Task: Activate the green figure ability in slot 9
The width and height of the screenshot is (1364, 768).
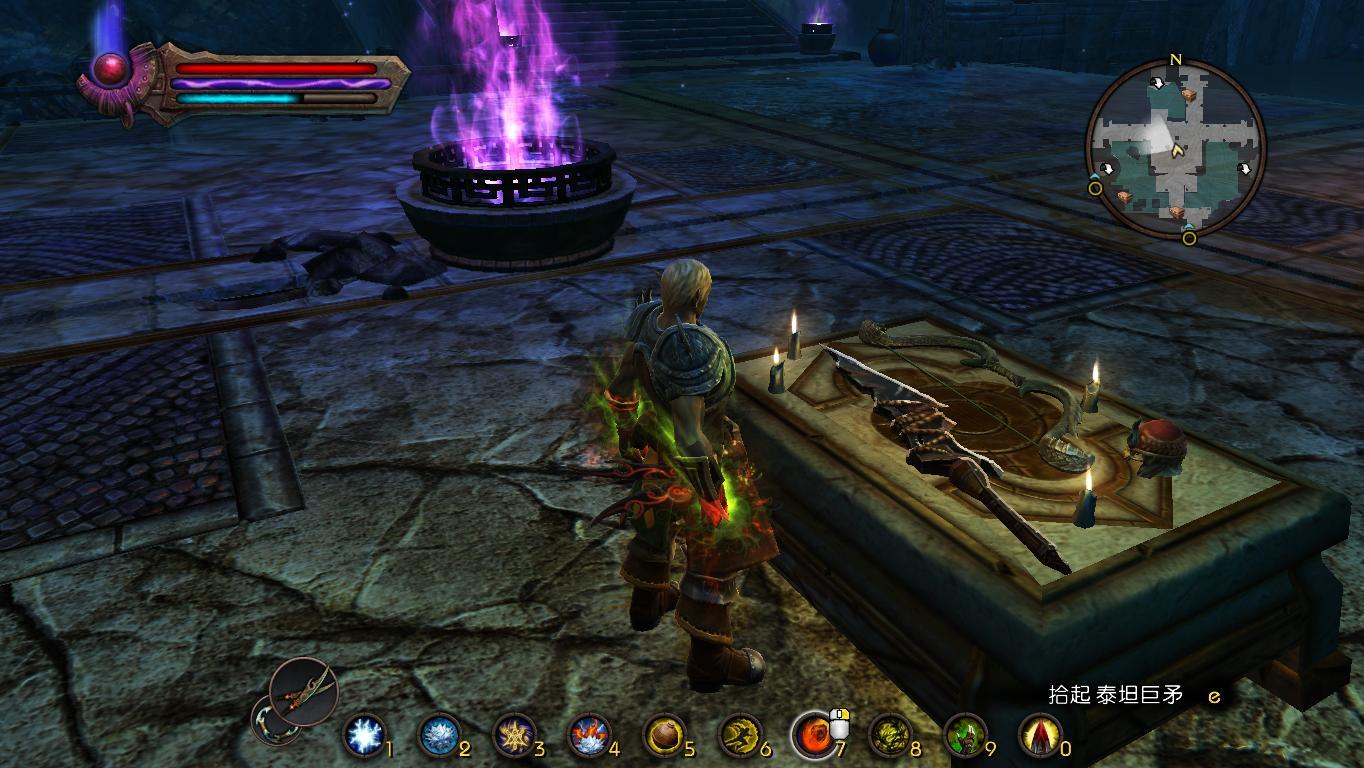Action: 965,736
